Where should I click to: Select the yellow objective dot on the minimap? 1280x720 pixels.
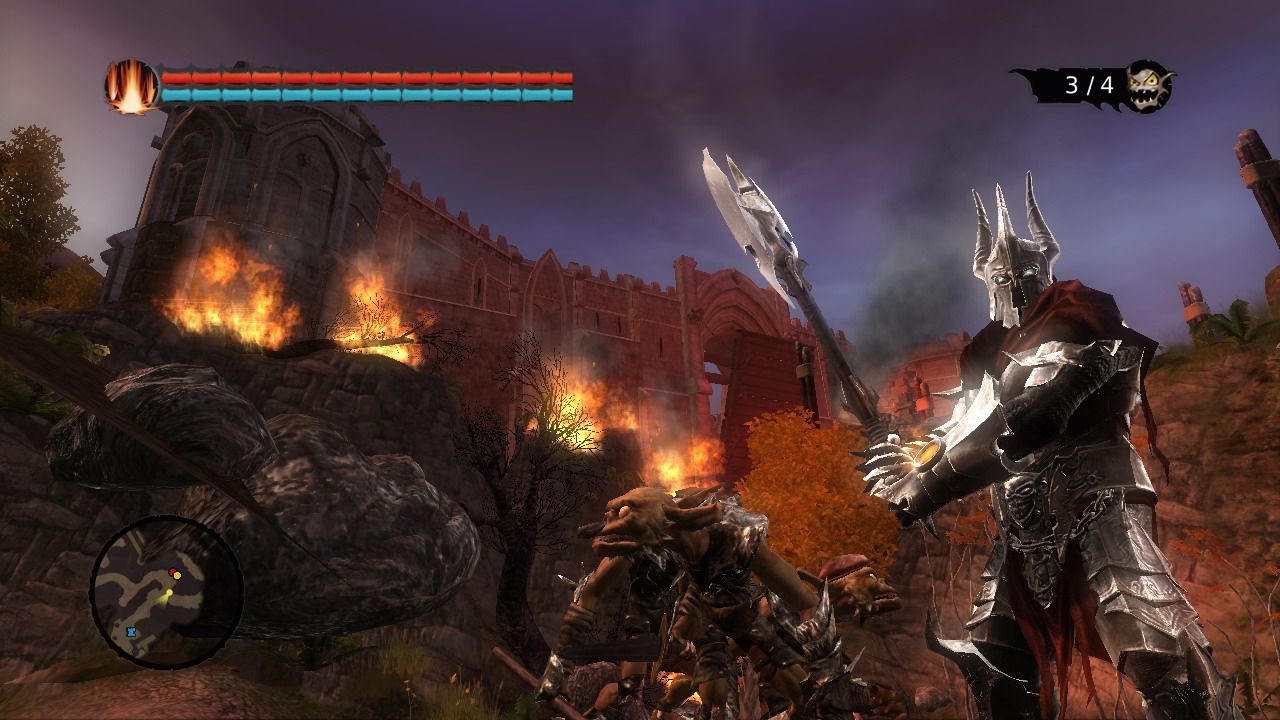coord(177,576)
